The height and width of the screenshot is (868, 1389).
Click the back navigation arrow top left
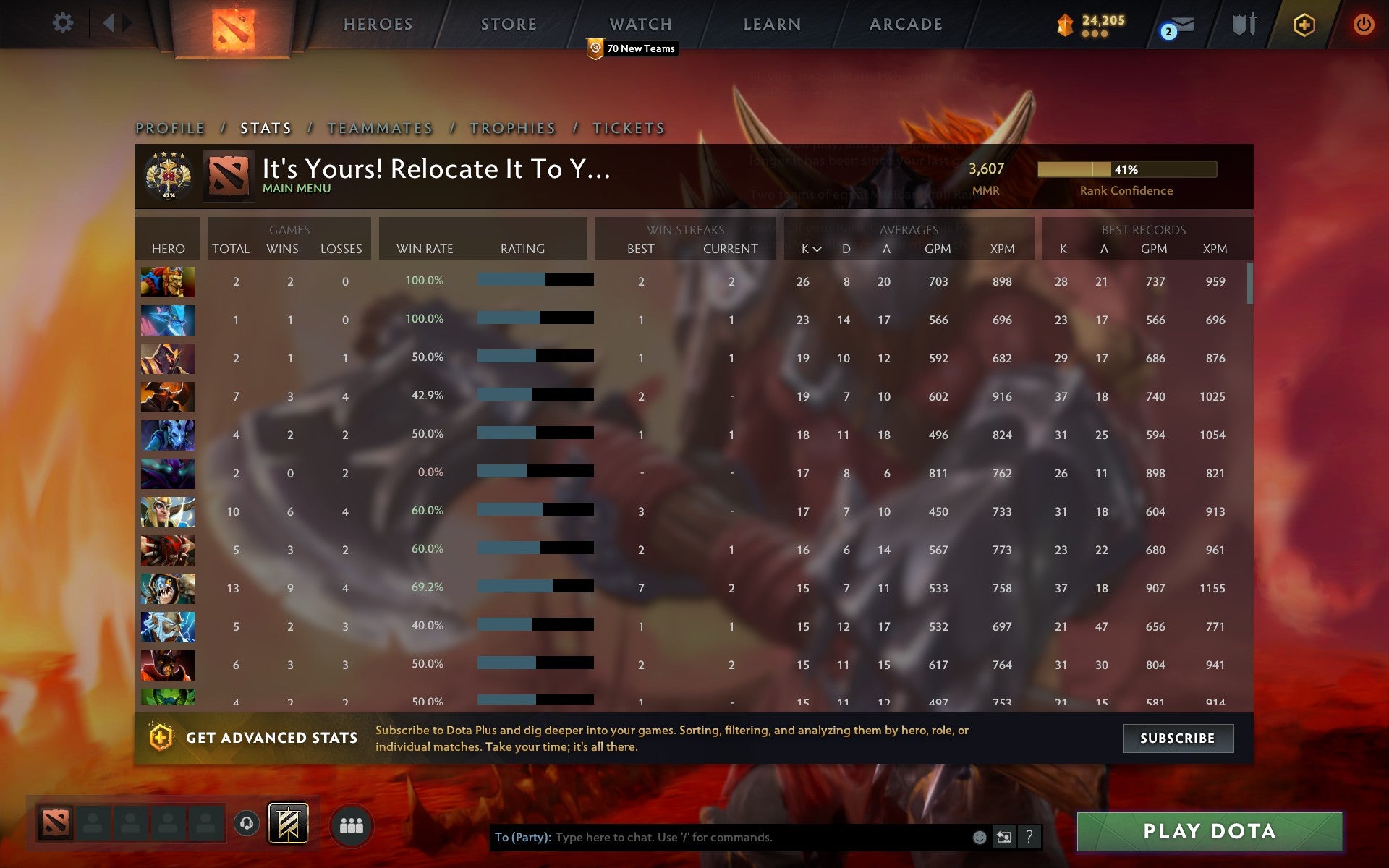(x=109, y=22)
